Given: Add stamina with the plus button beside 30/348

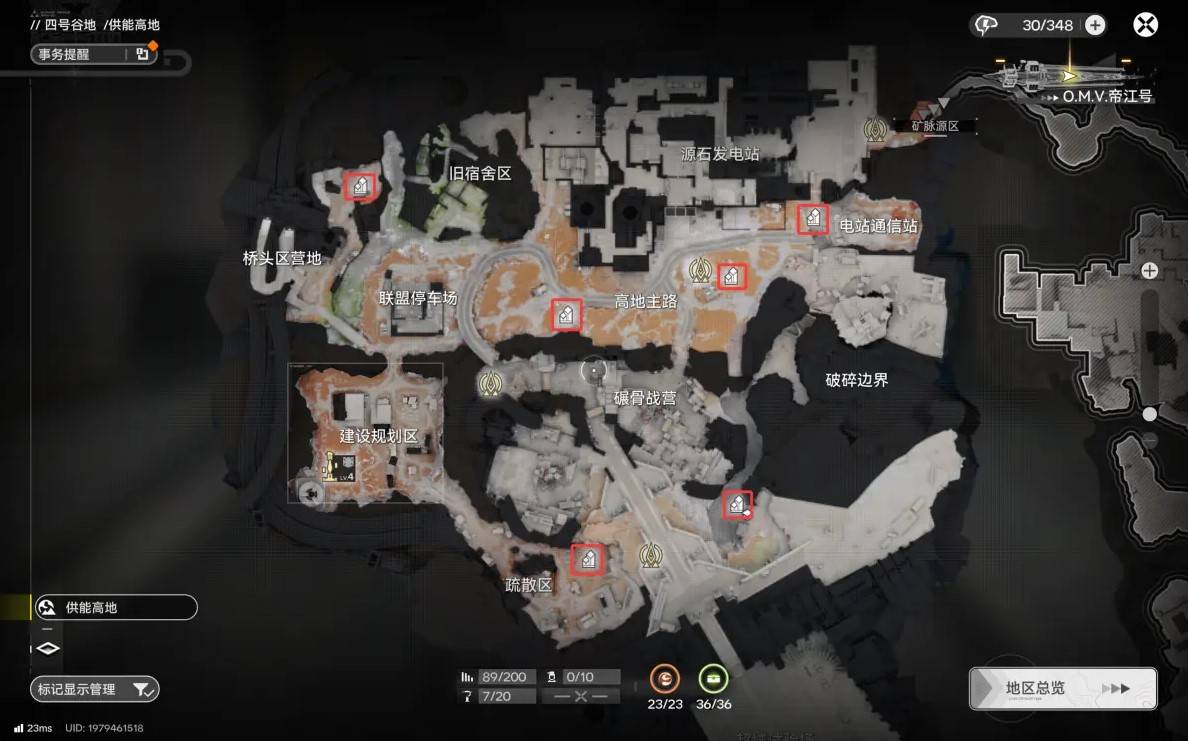Looking at the screenshot, I should [x=1095, y=26].
